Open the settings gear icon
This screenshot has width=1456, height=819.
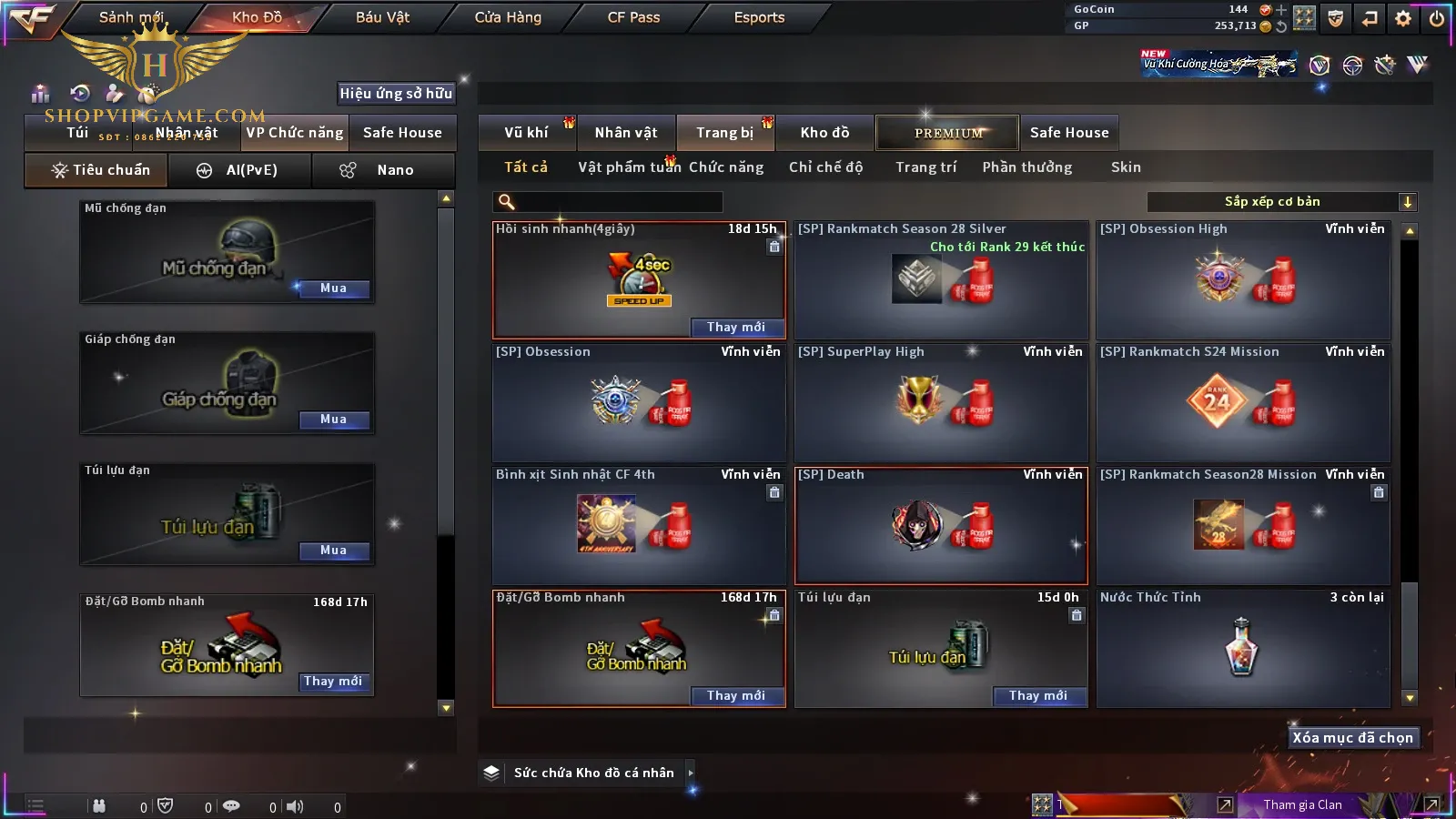pos(1403,18)
